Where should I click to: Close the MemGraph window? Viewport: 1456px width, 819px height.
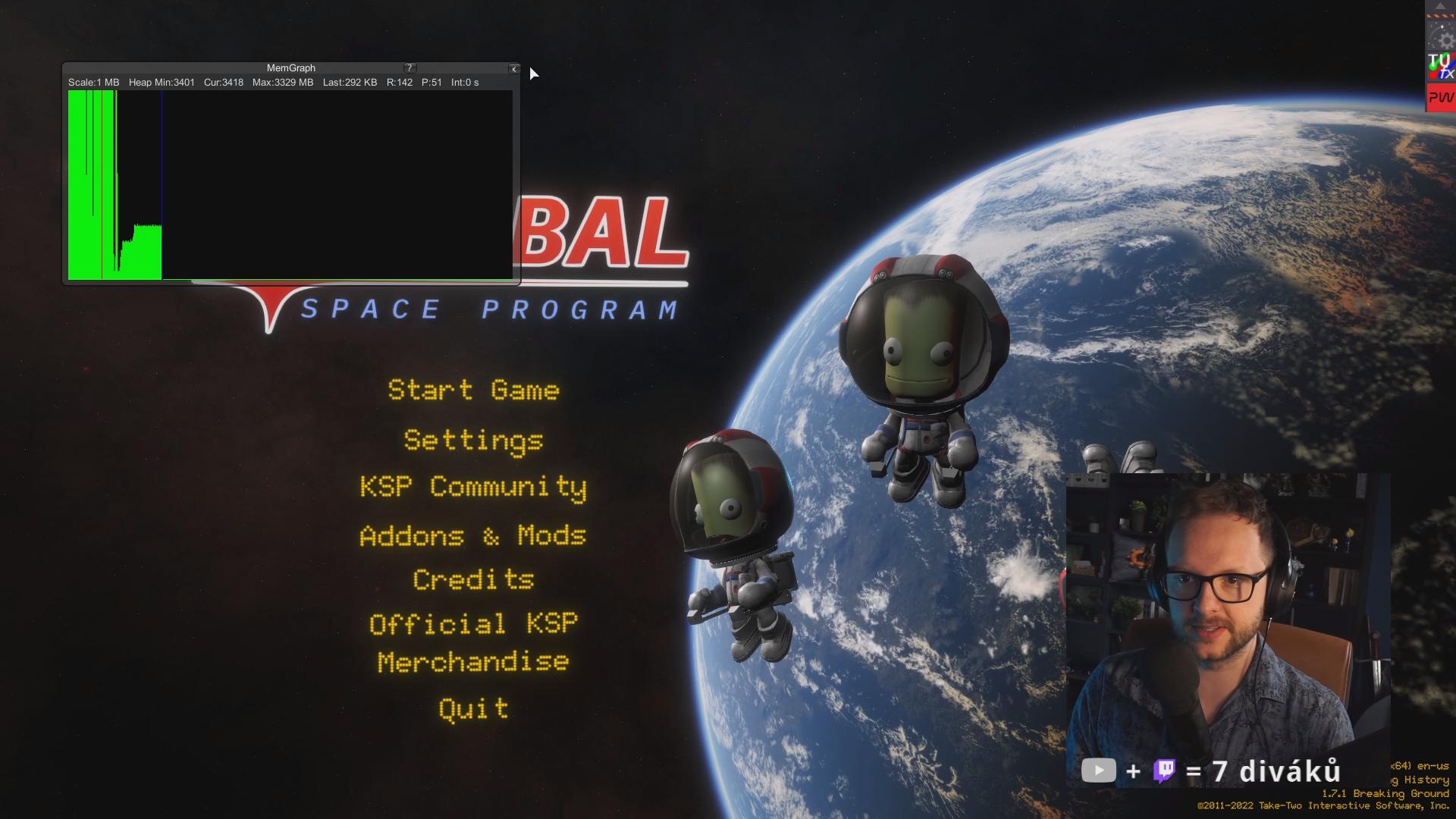pyautogui.click(x=513, y=69)
